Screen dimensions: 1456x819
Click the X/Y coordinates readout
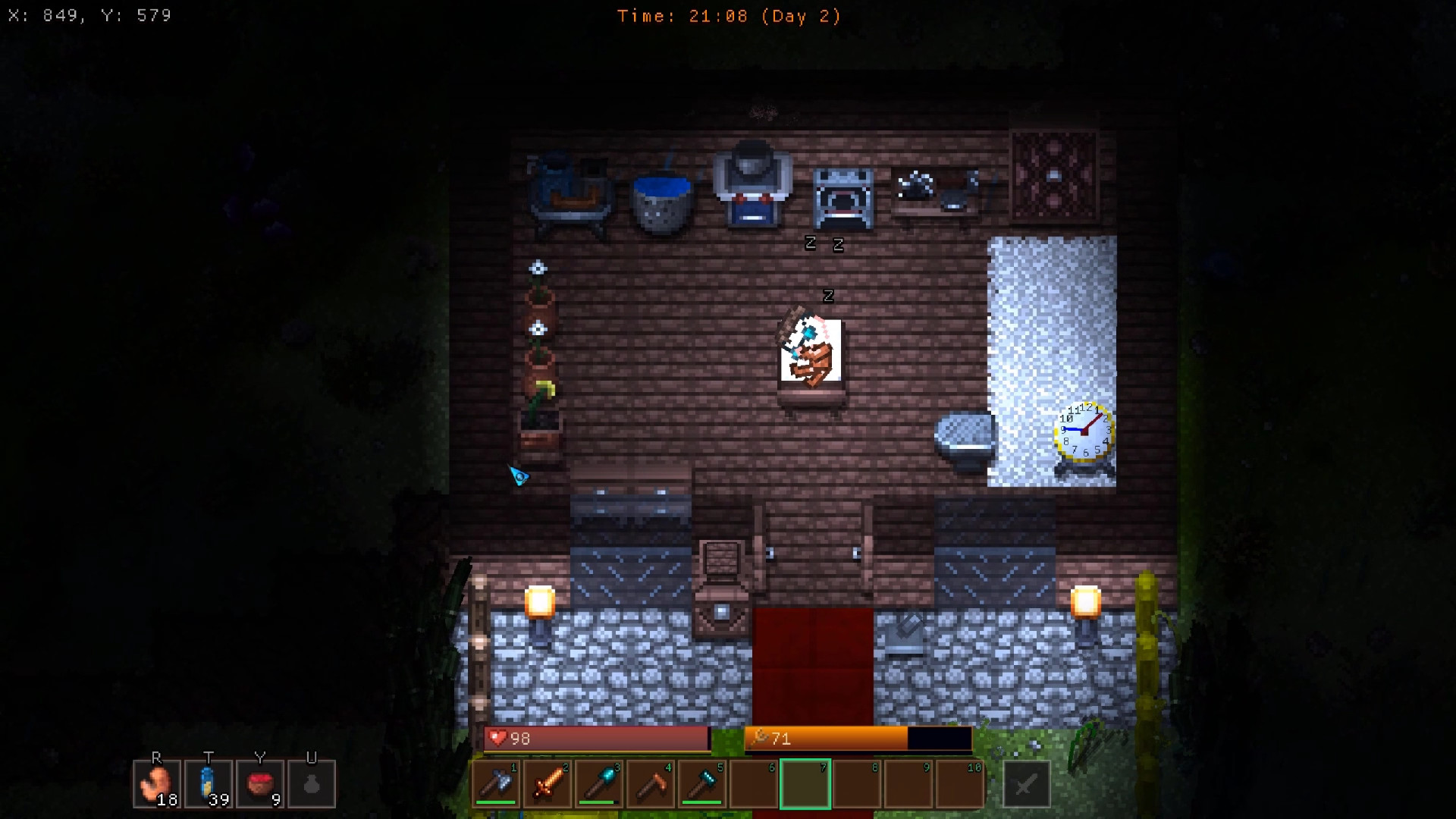(89, 14)
